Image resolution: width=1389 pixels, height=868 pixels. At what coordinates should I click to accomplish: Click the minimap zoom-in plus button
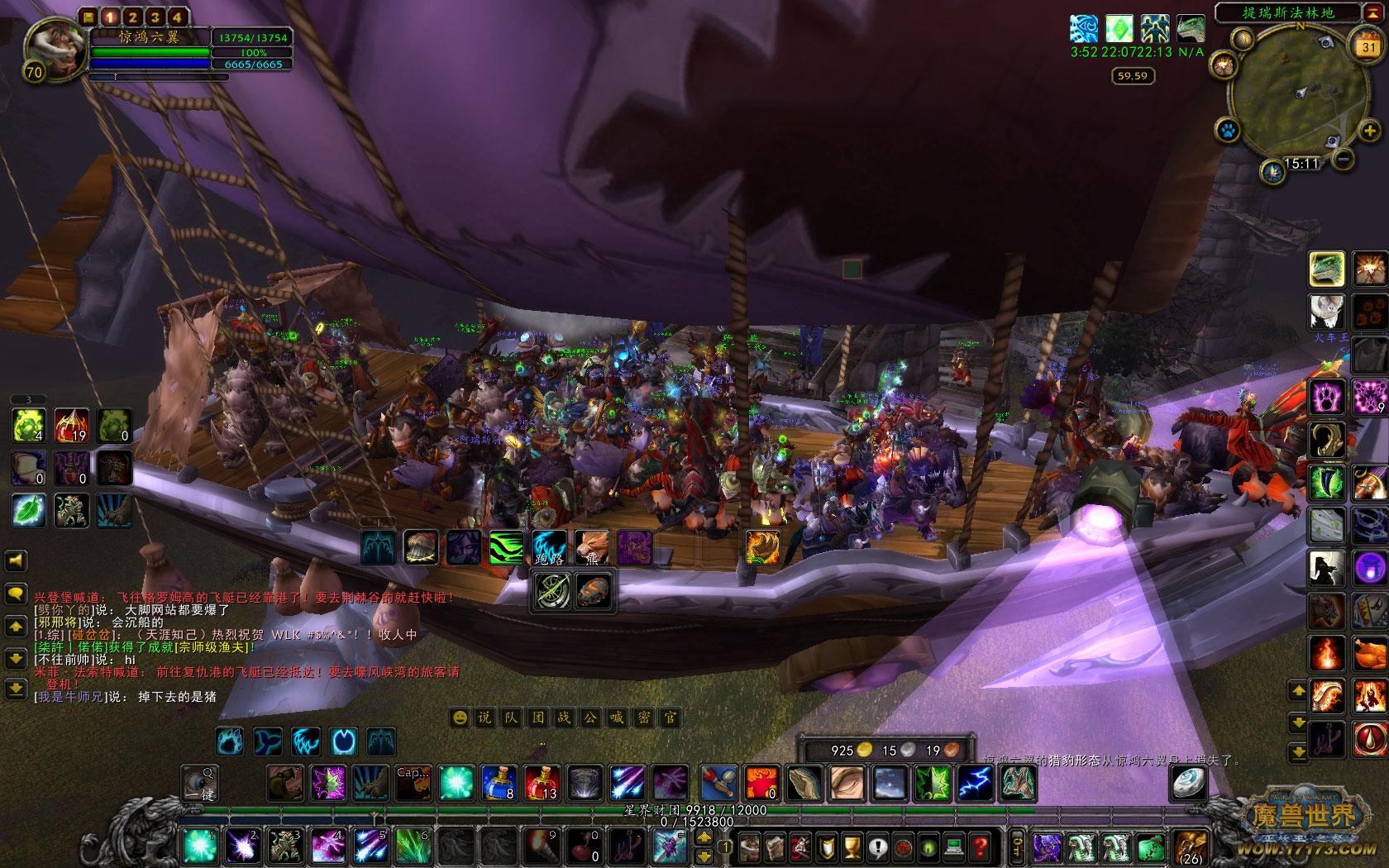click(1370, 130)
